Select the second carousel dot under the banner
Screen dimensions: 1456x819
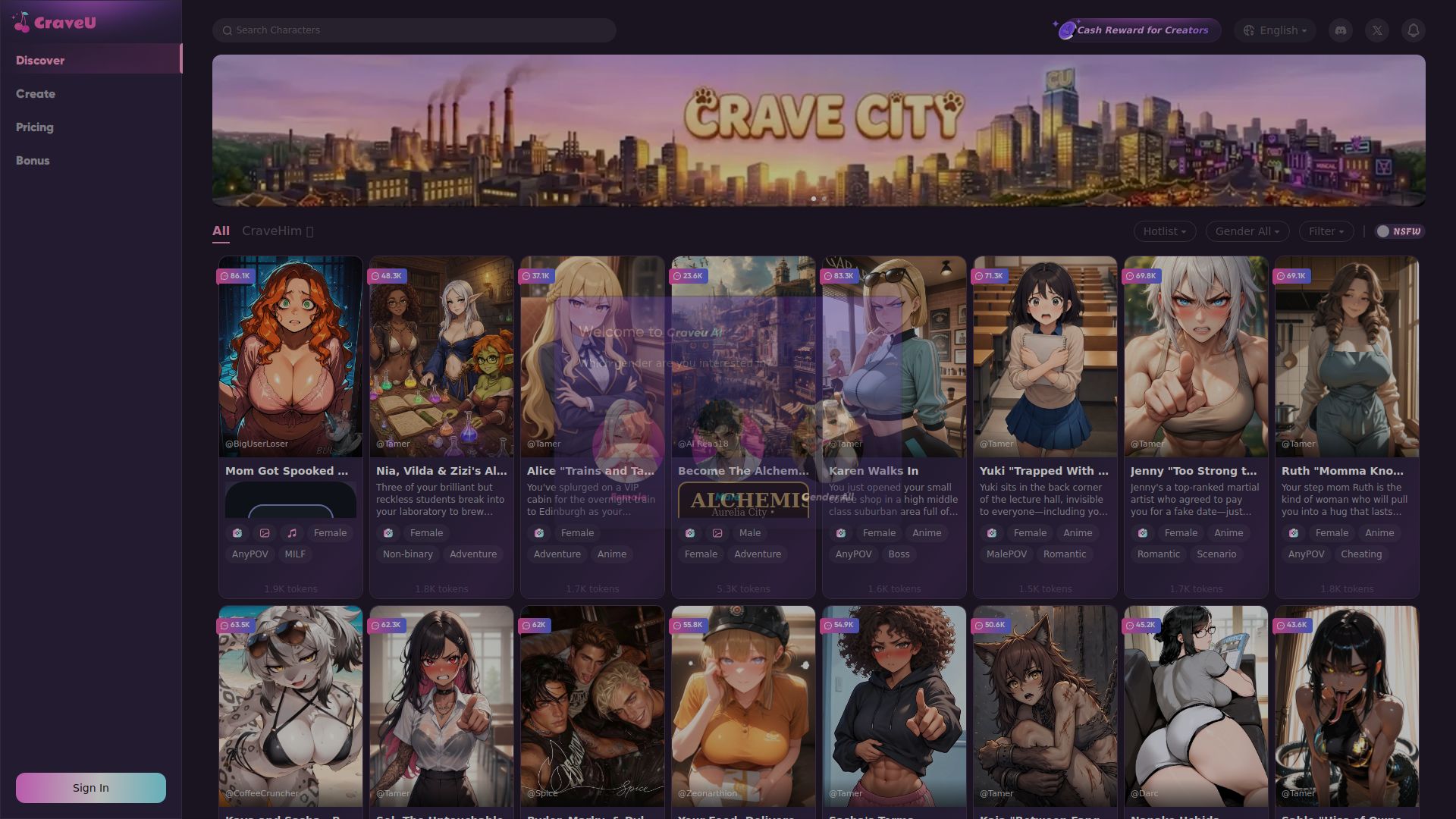coord(824,199)
